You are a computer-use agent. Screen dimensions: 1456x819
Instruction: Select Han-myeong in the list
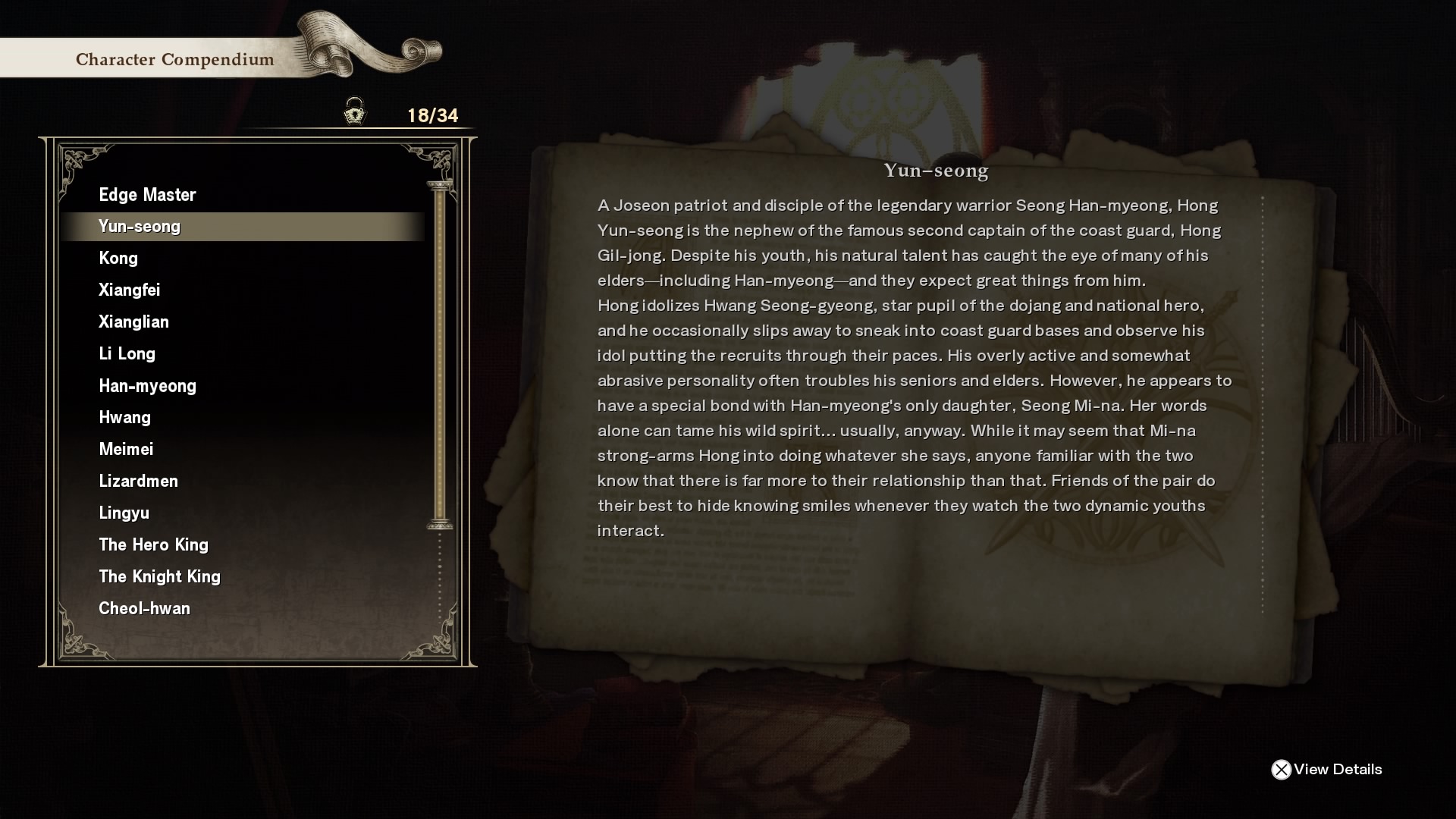[147, 386]
